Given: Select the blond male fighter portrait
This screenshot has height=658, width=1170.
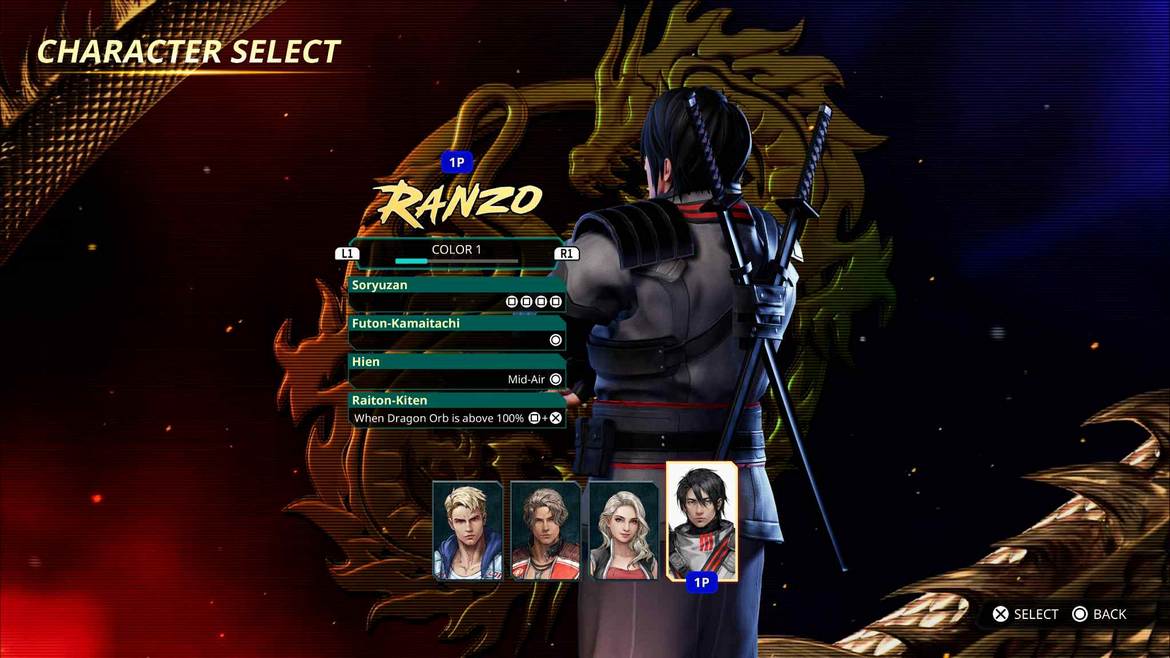Looking at the screenshot, I should tap(468, 530).
